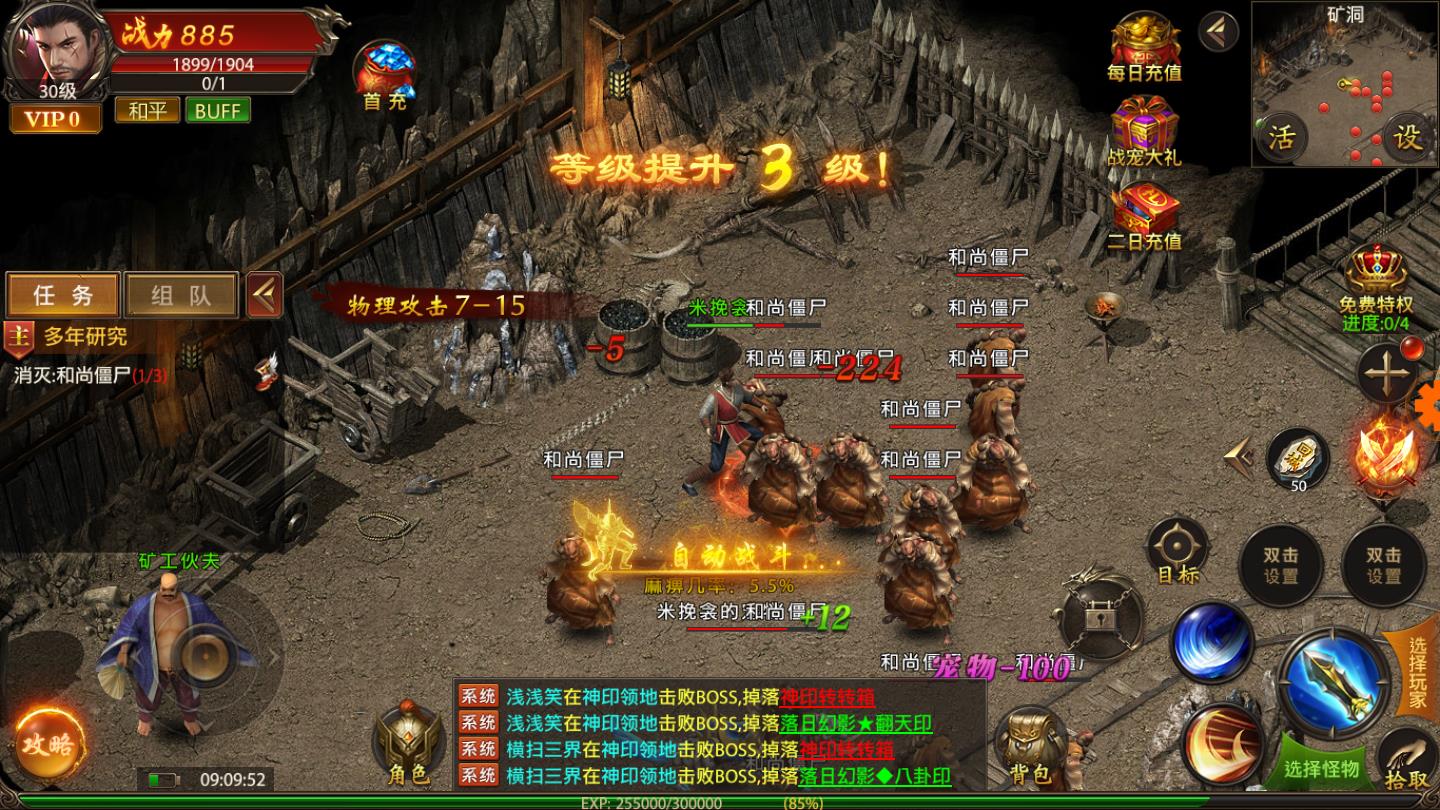The height and width of the screenshot is (810, 1440).
Task: Switch to the 组队 team tab
Action: (x=180, y=294)
